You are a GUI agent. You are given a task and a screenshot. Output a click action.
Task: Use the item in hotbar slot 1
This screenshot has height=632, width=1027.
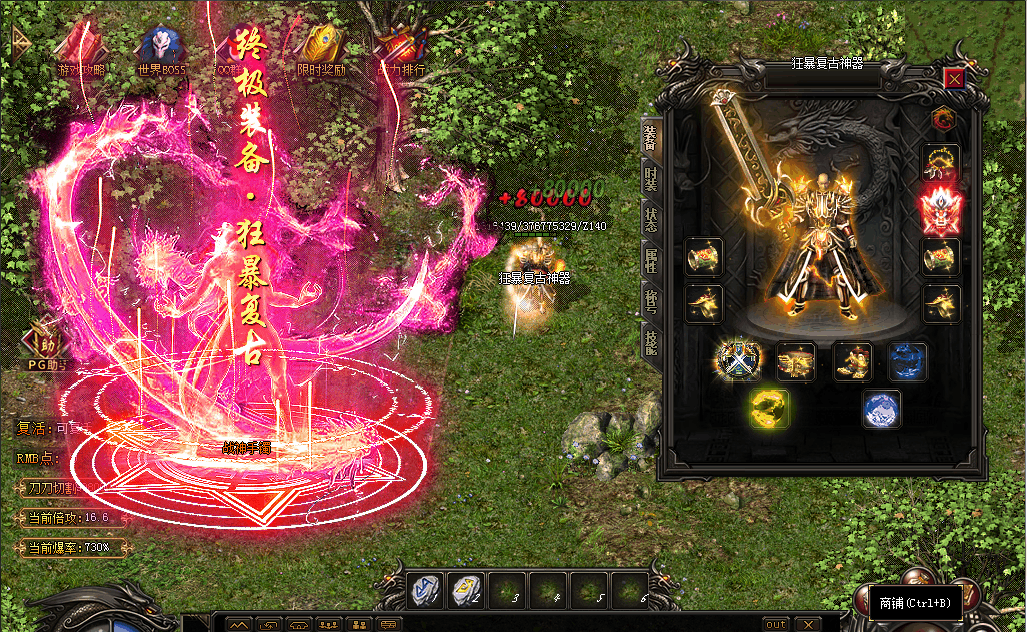tap(425, 591)
